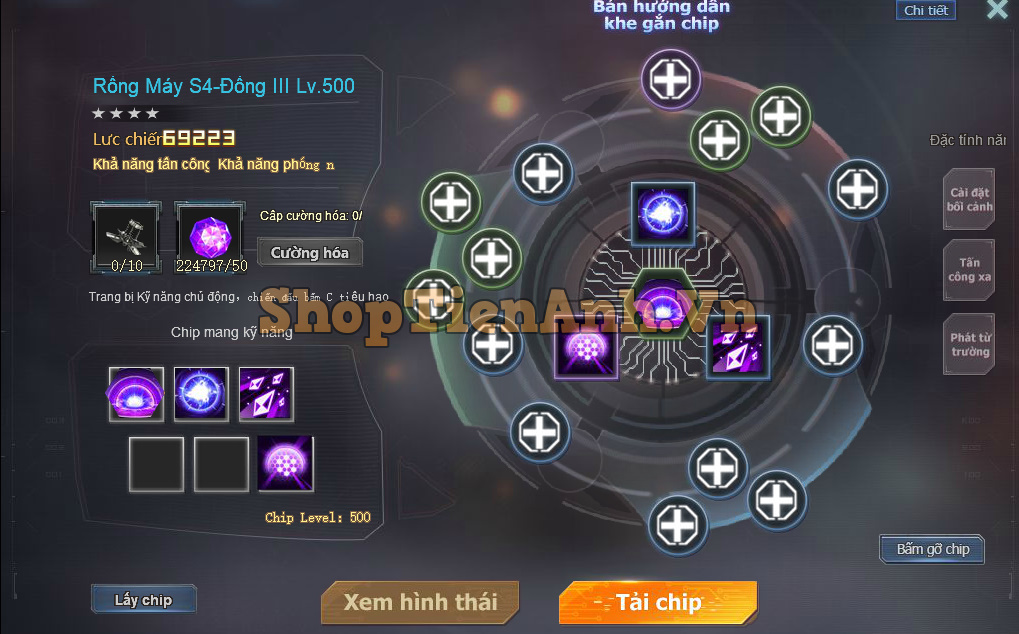This screenshot has height=634, width=1019.
Task: Open the Chi tiết details button
Action: pyautogui.click(x=925, y=11)
